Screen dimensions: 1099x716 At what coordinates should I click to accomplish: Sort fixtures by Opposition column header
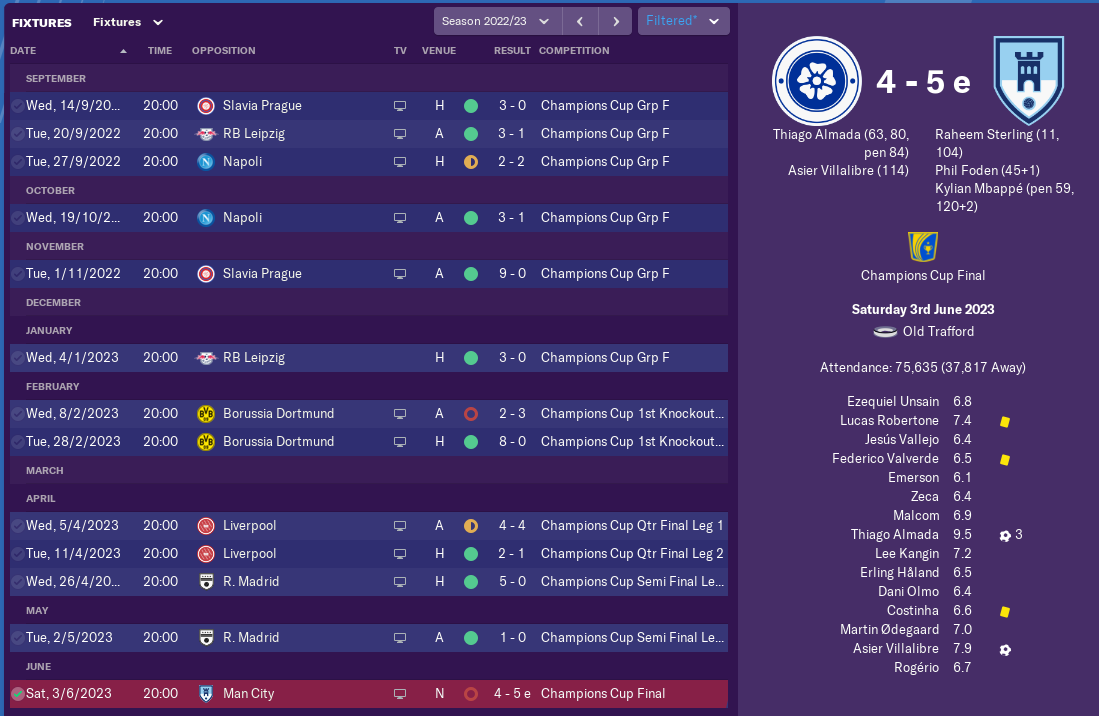[224, 50]
